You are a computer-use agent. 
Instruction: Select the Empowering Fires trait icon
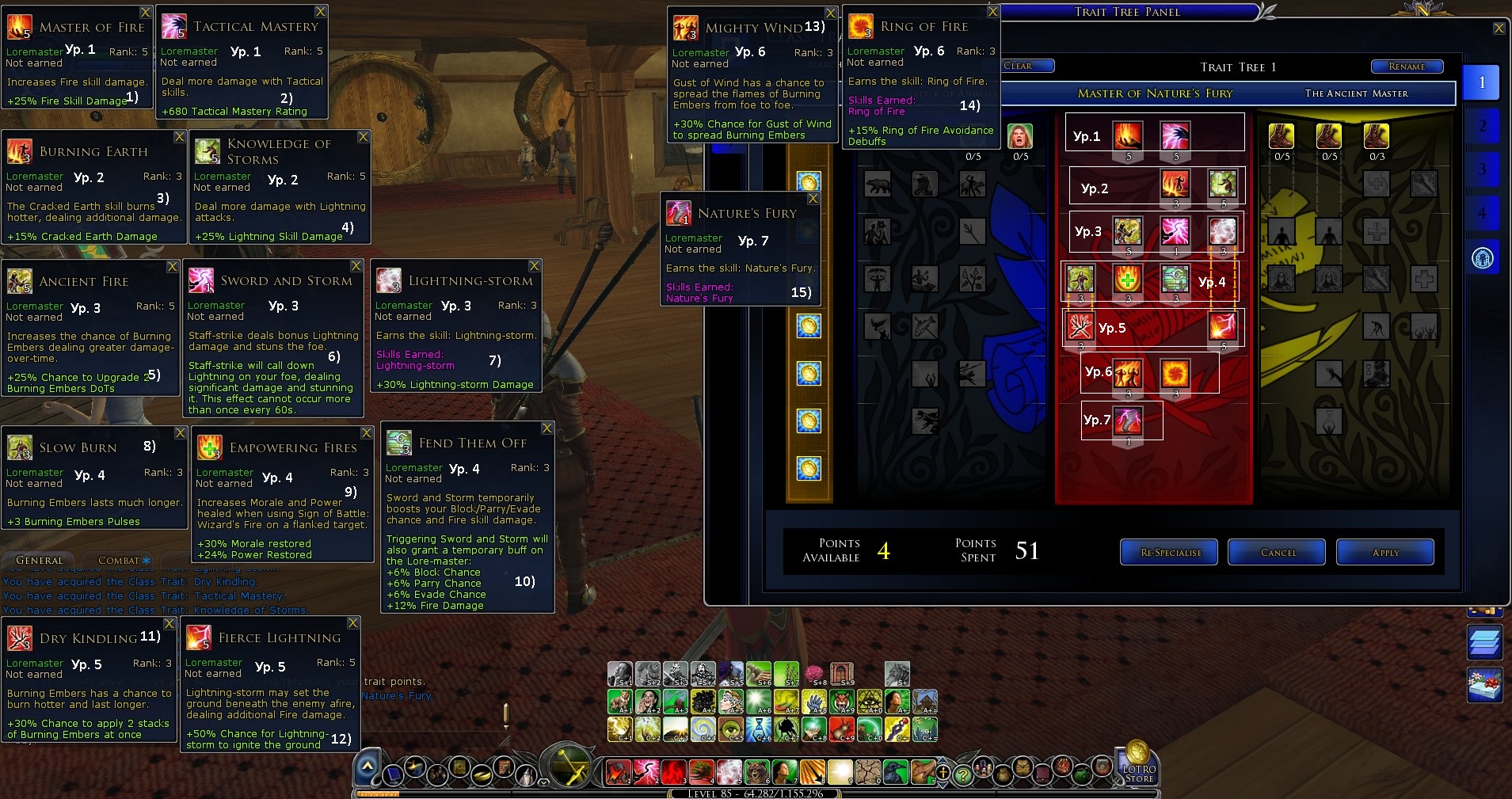coord(1127,279)
